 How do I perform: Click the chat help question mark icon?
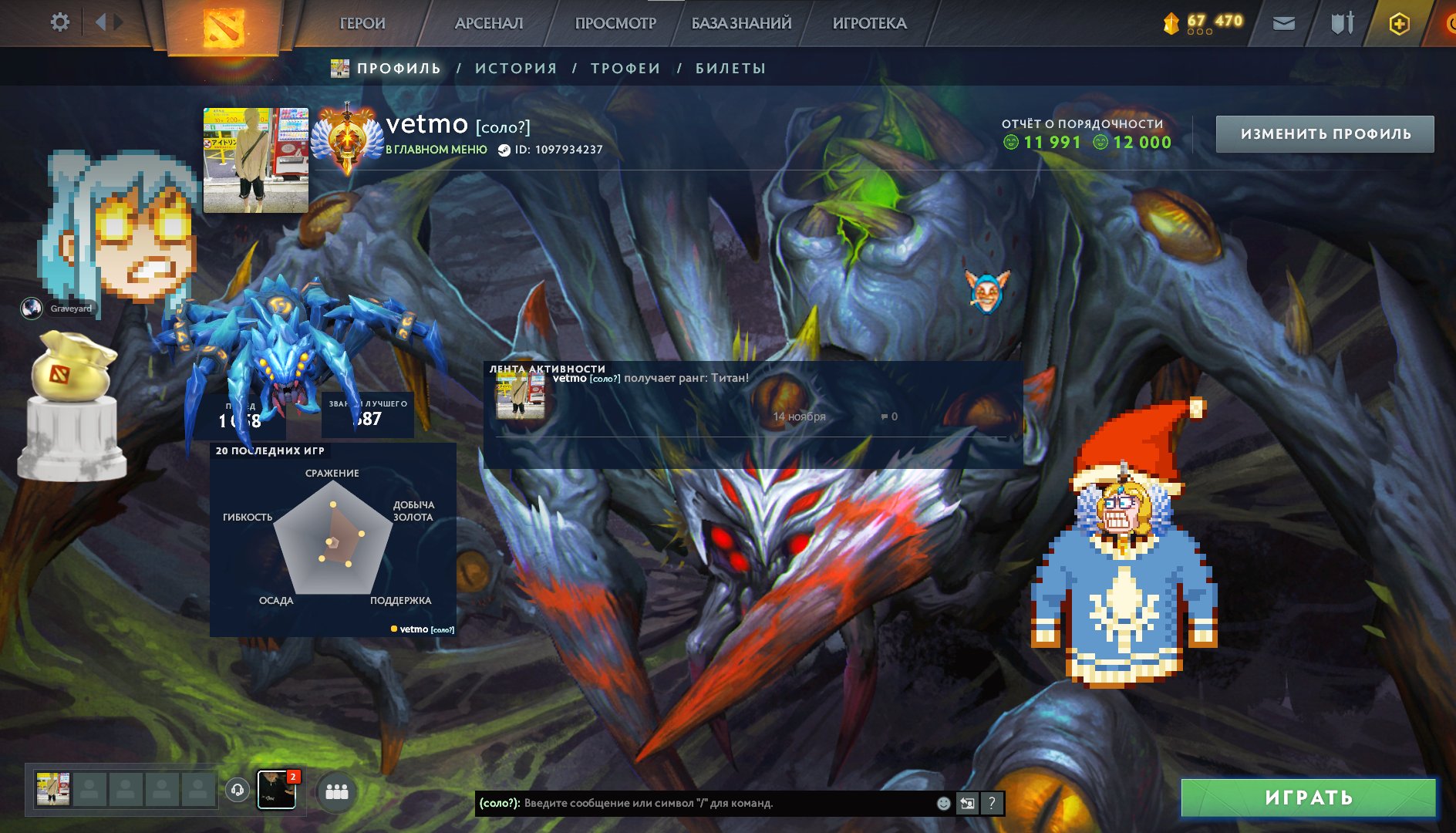point(992,803)
